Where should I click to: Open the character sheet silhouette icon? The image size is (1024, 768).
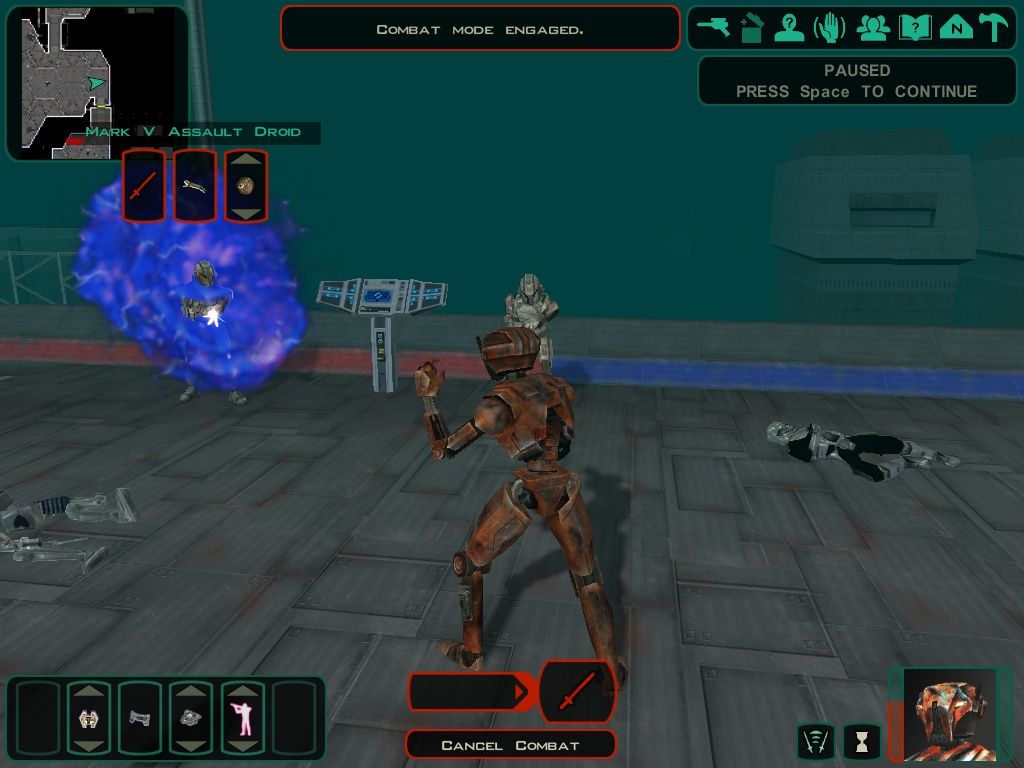pos(790,28)
